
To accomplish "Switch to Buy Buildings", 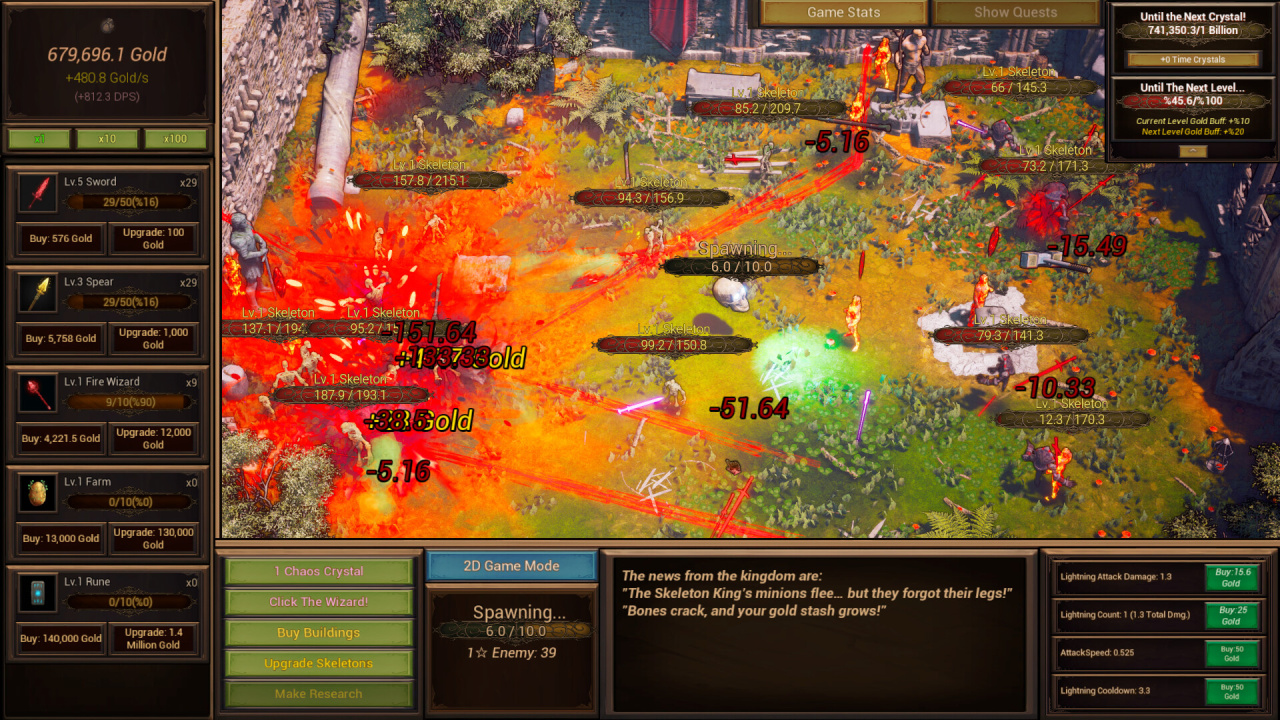I will [319, 633].
